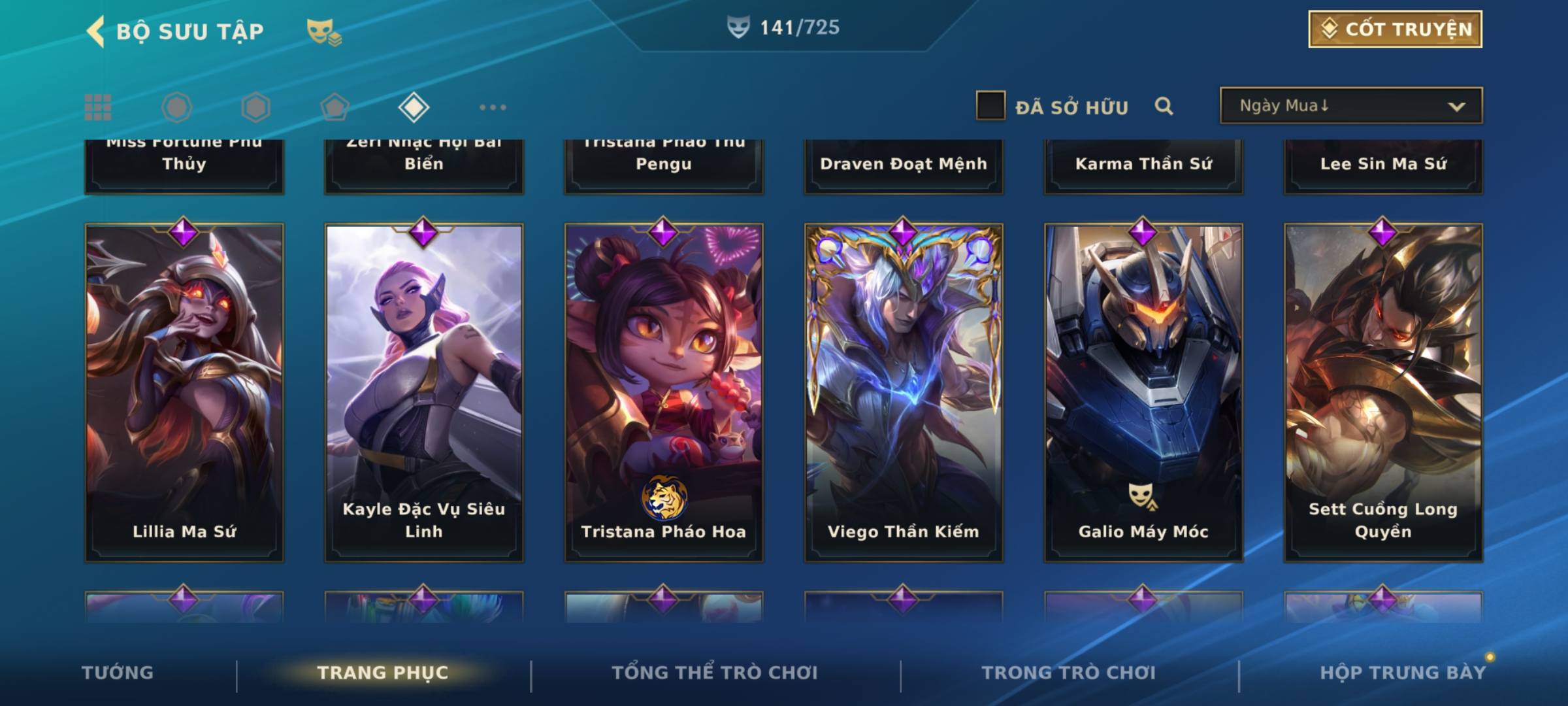Select Kayle Đặc Vụ Siêu Linh skin
Screen dimensions: 1568x706
[424, 392]
